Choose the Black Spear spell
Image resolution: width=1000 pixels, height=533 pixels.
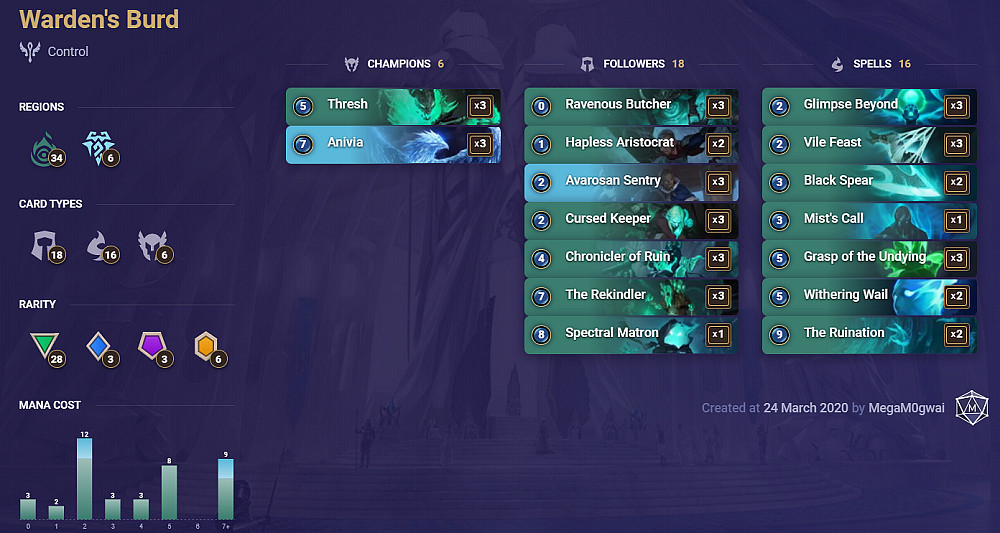(x=868, y=181)
